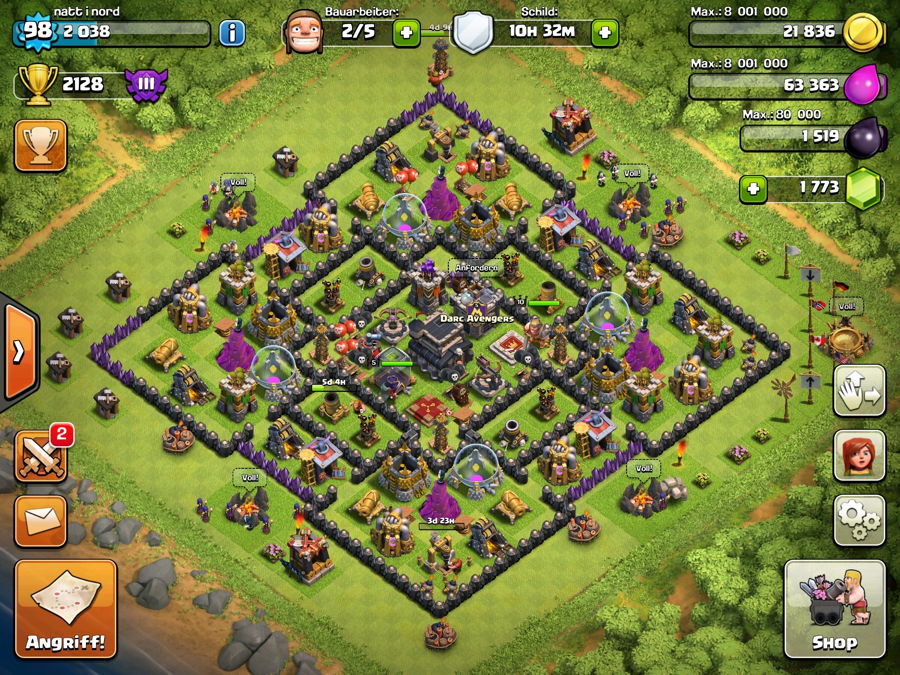Start an attack with the Angriff! button
The width and height of the screenshot is (900, 675).
pos(66,608)
